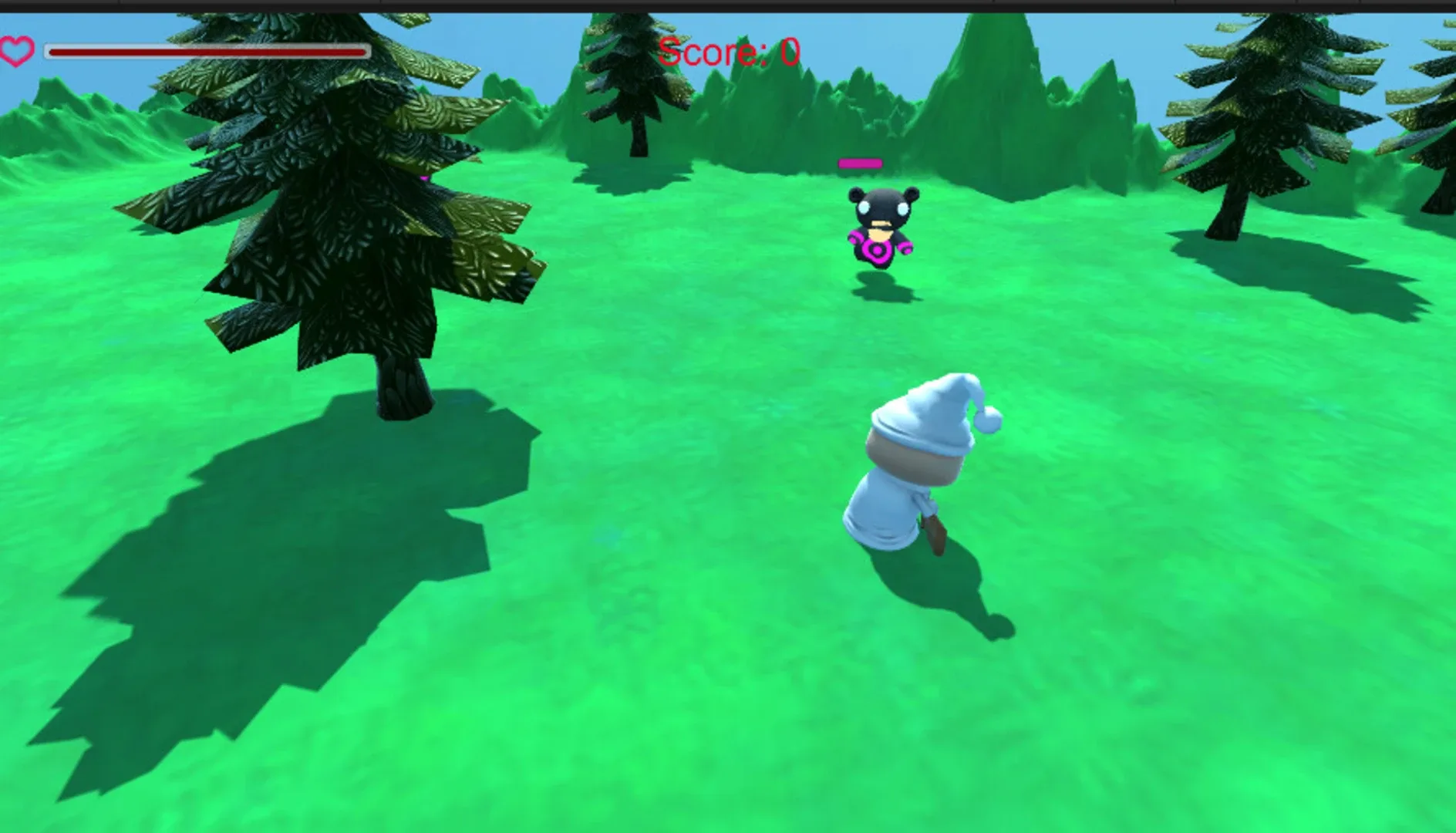Click the heart to toggle health HUD
Image resolution: width=1456 pixels, height=833 pixels.
point(17,52)
